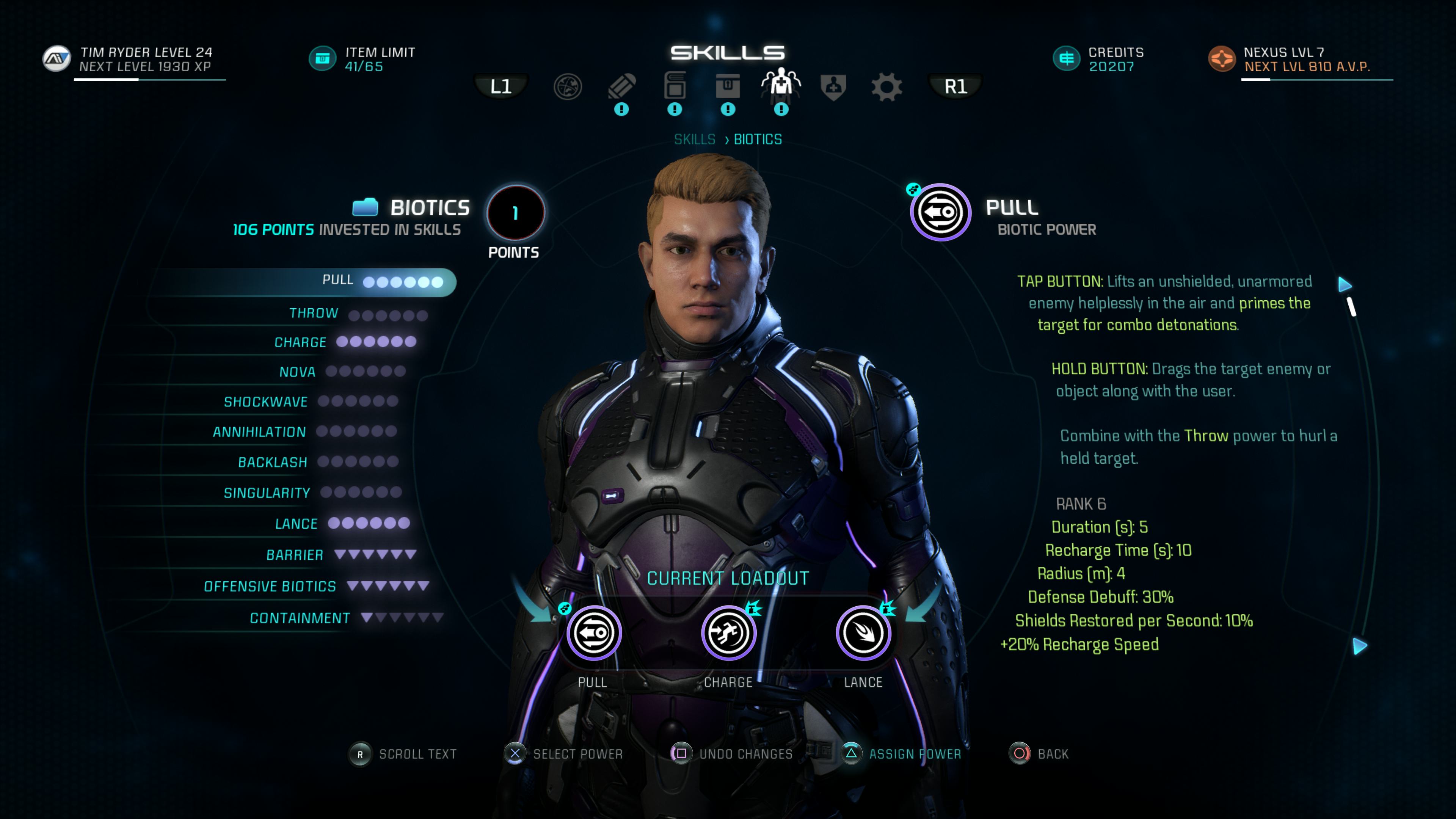Select the Containment passive skill
The height and width of the screenshot is (819, 1456).
point(300,618)
